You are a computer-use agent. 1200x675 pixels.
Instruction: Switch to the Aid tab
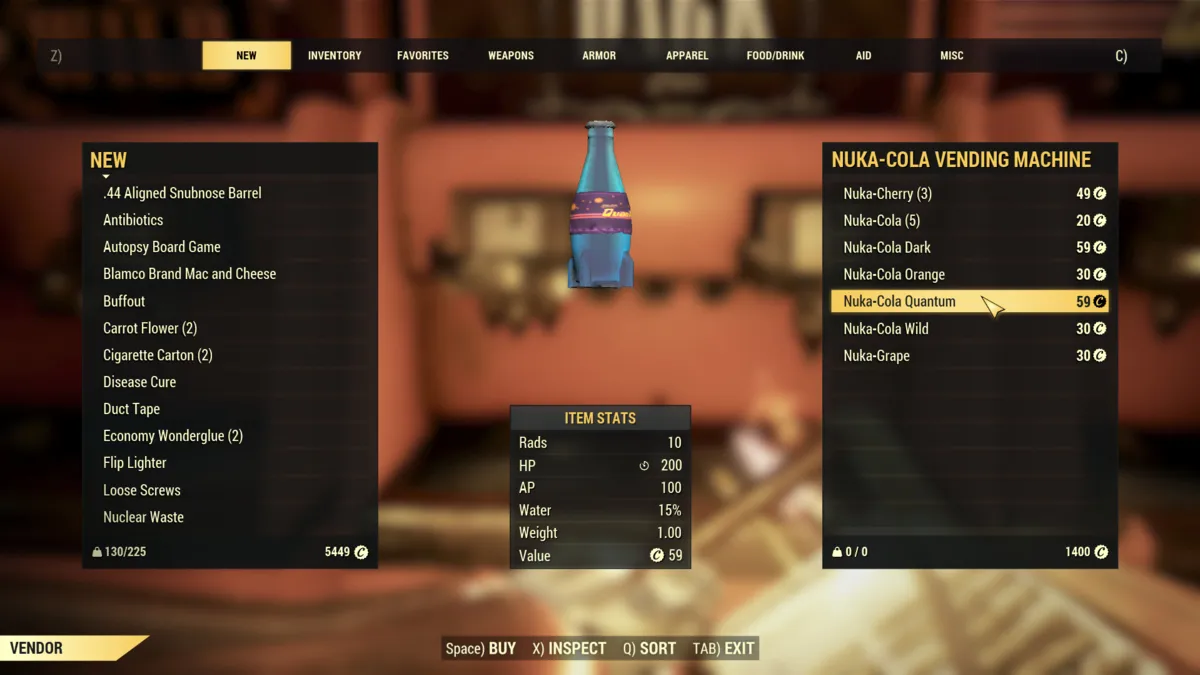coord(863,56)
